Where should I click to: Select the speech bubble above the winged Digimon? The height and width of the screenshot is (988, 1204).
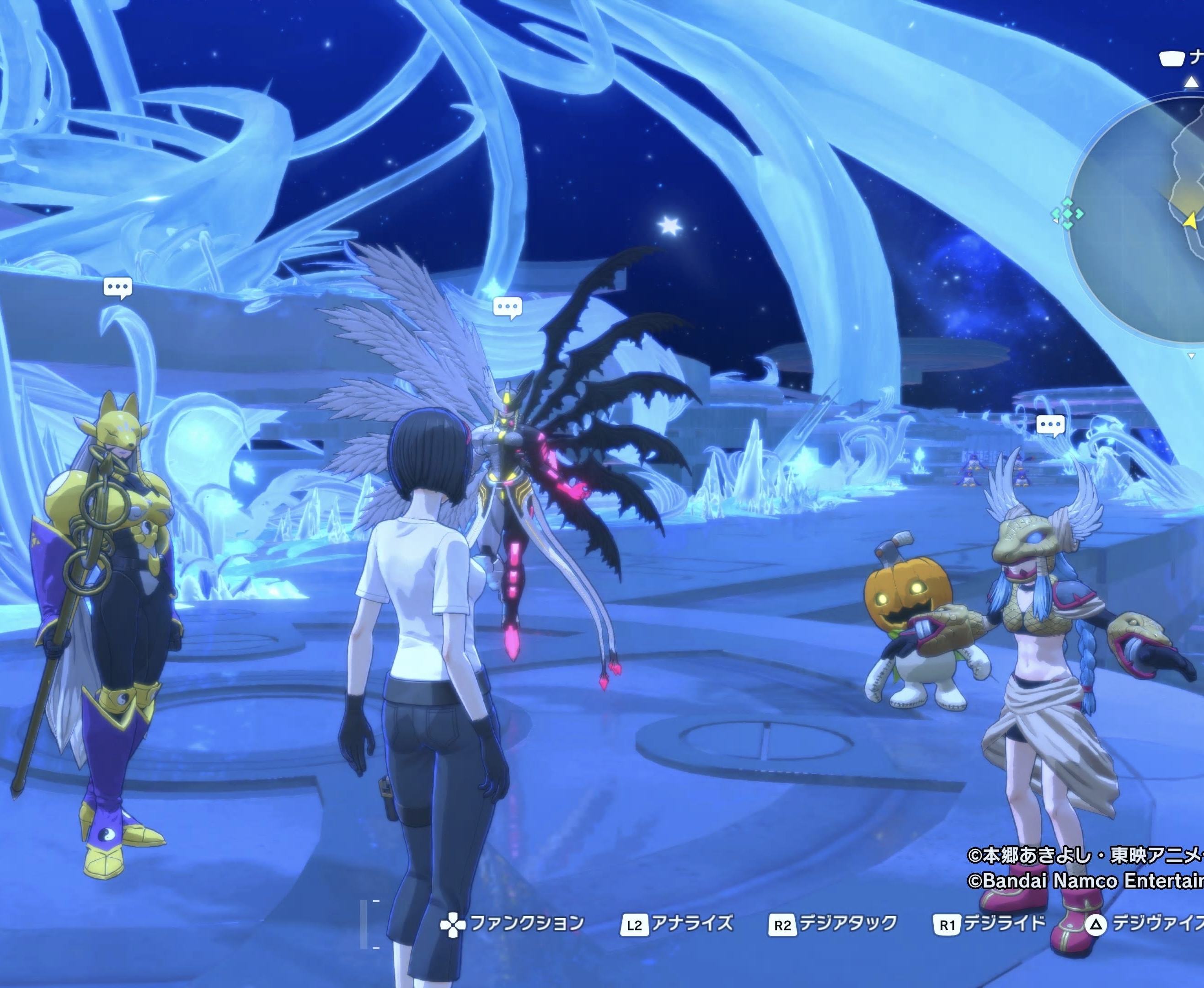click(507, 308)
